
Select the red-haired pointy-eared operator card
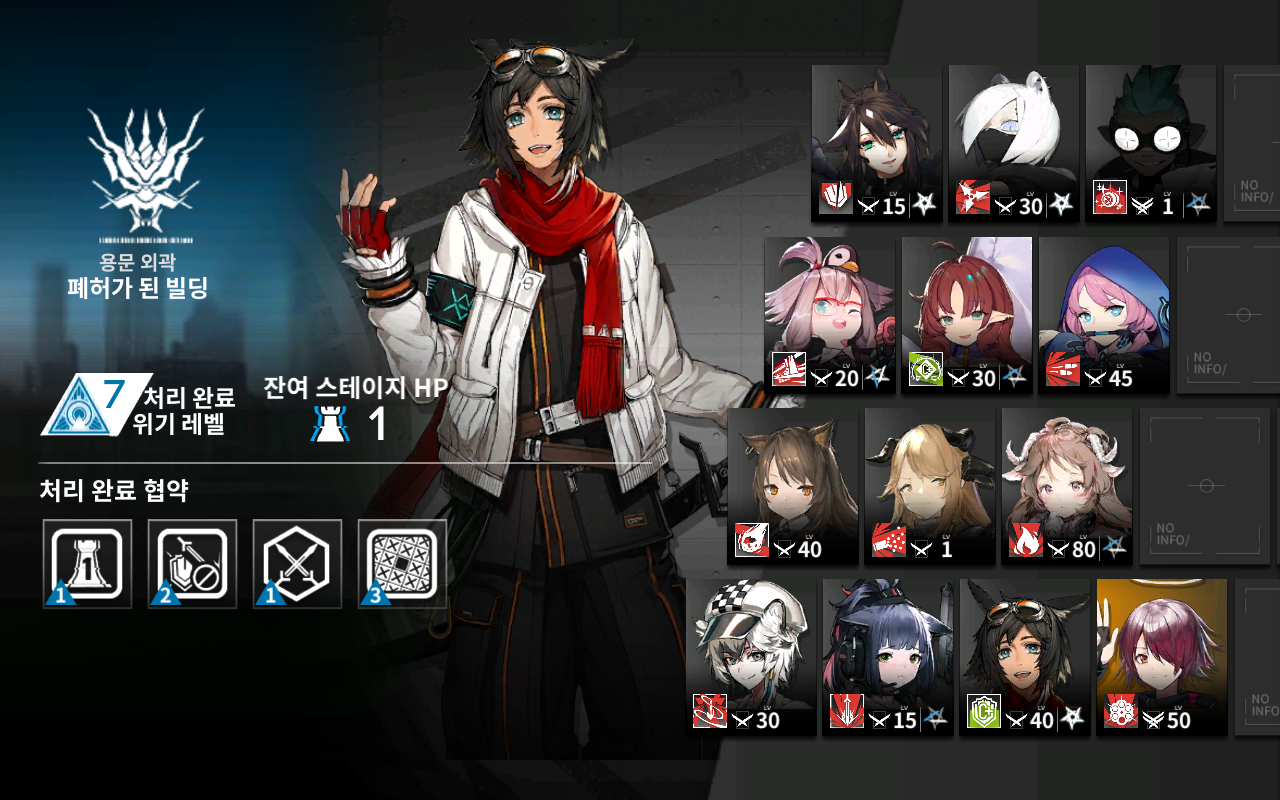click(x=966, y=314)
